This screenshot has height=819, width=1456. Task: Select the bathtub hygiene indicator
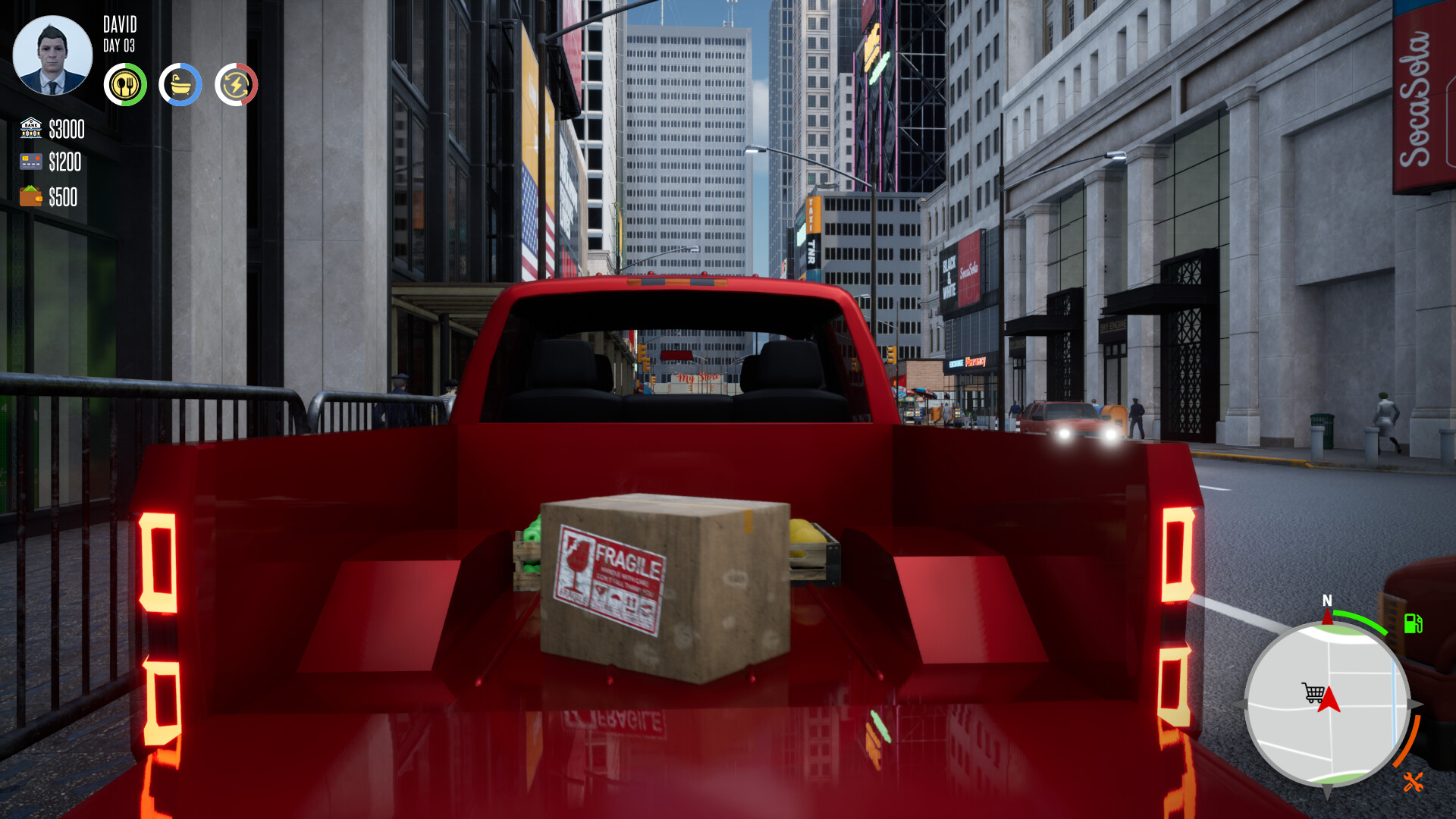coord(180,85)
